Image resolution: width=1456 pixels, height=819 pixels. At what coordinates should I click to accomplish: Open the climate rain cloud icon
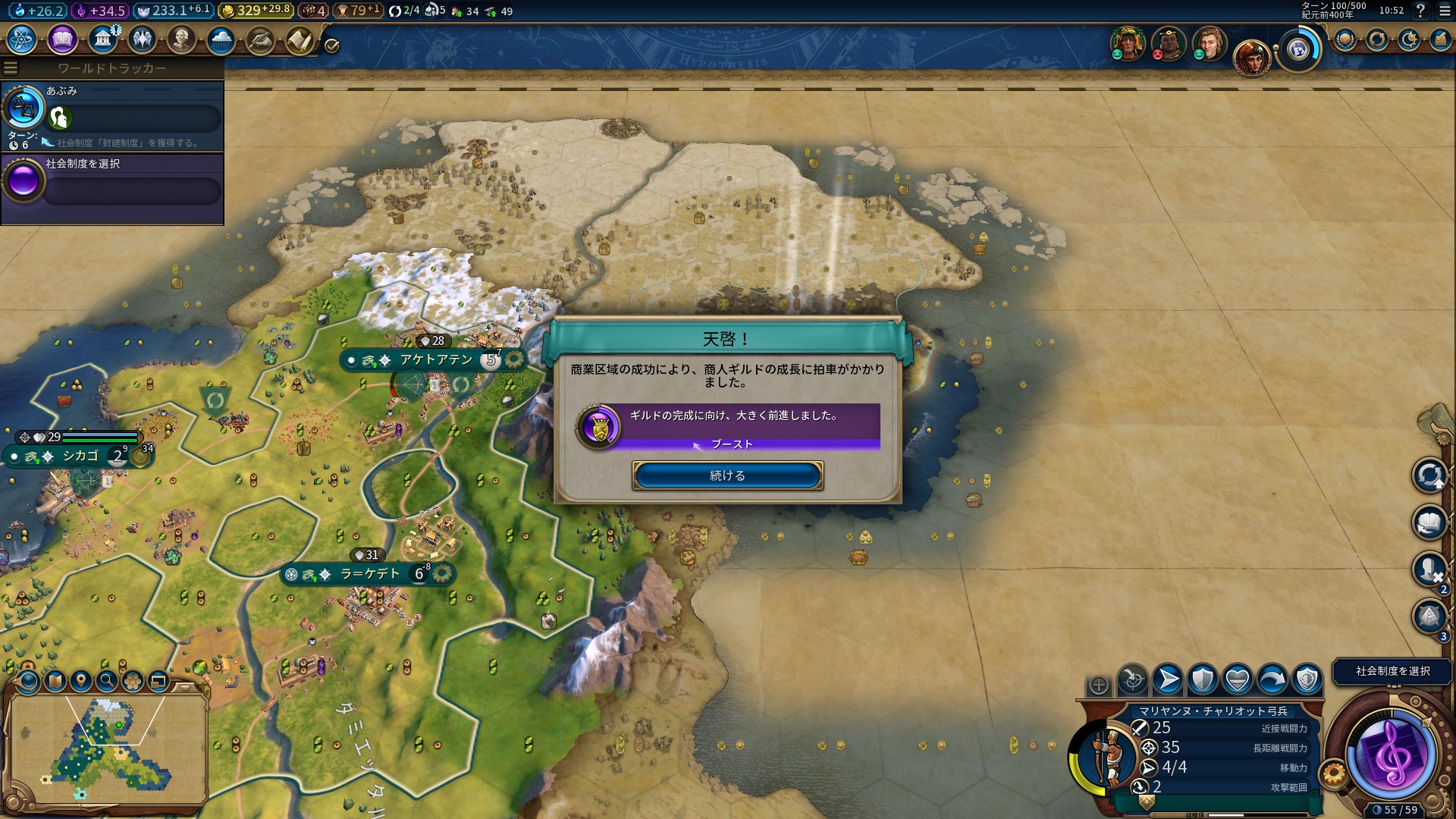221,39
